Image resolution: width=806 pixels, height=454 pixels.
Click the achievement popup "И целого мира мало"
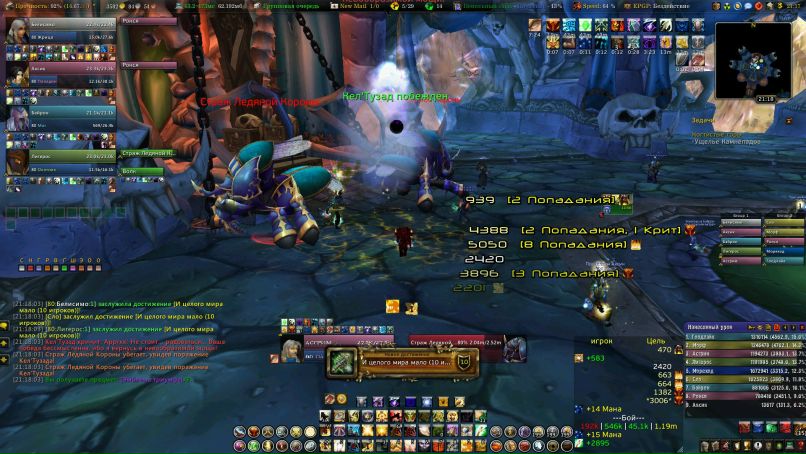coord(409,362)
